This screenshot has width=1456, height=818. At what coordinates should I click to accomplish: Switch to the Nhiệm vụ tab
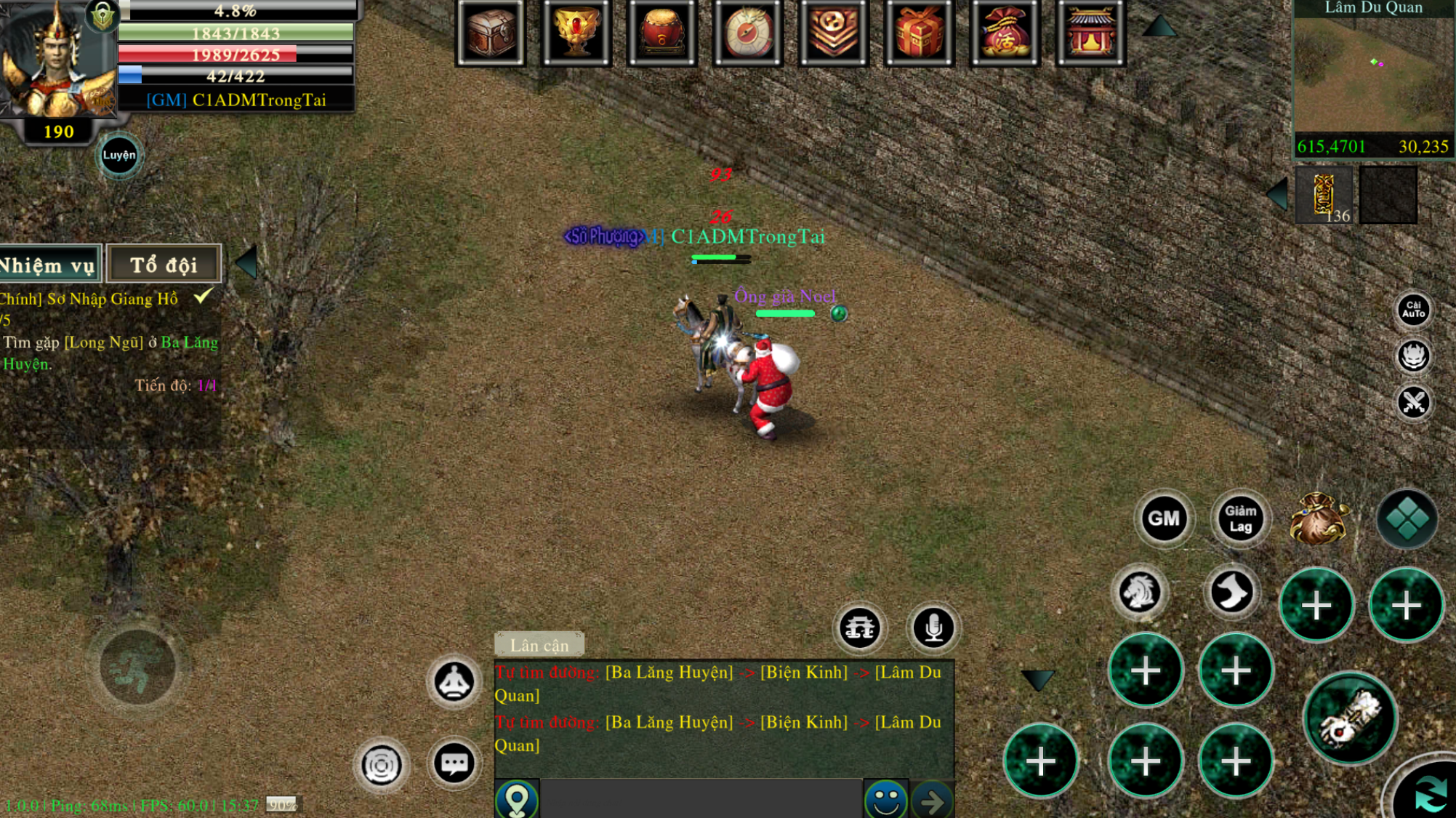48,264
